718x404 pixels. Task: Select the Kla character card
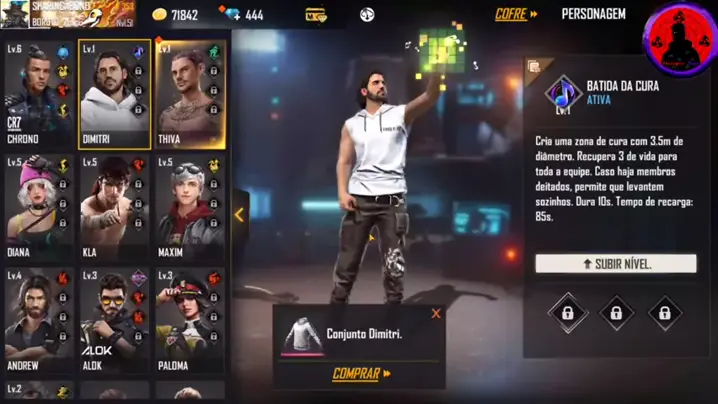tap(113, 208)
